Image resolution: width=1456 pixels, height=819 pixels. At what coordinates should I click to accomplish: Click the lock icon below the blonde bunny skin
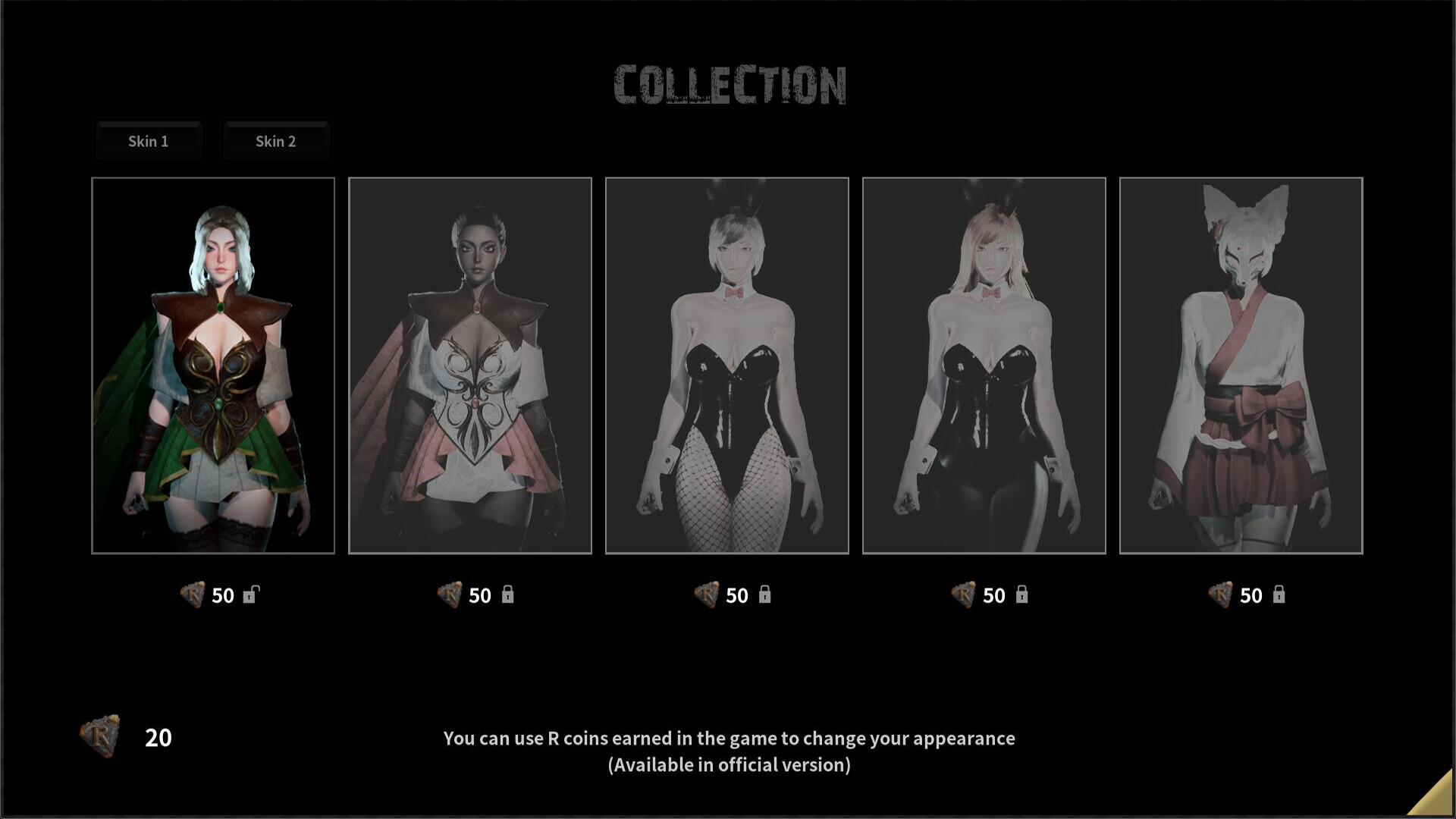[1023, 595]
